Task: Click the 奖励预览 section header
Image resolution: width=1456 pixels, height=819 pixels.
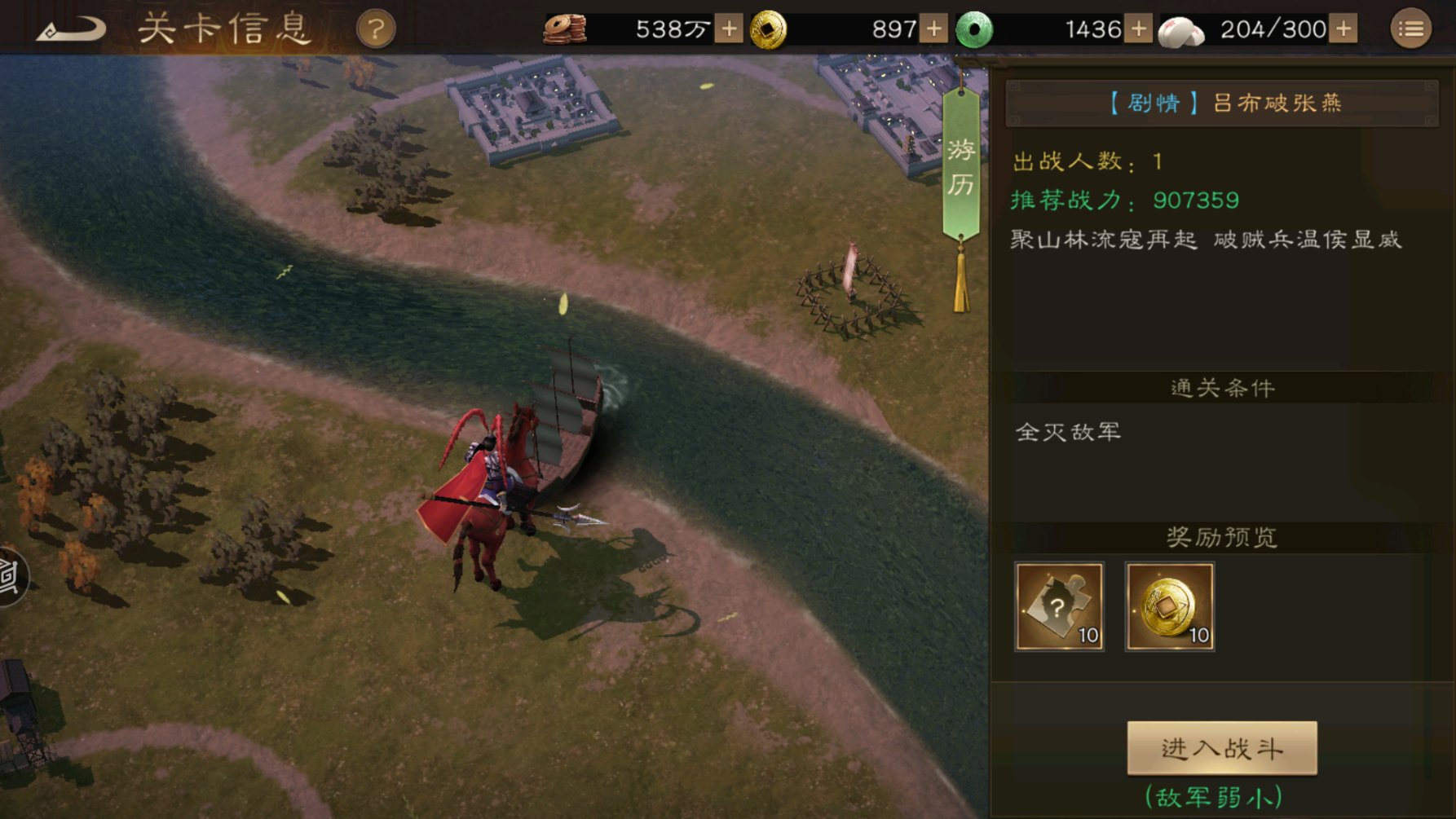Action: coord(1221,537)
